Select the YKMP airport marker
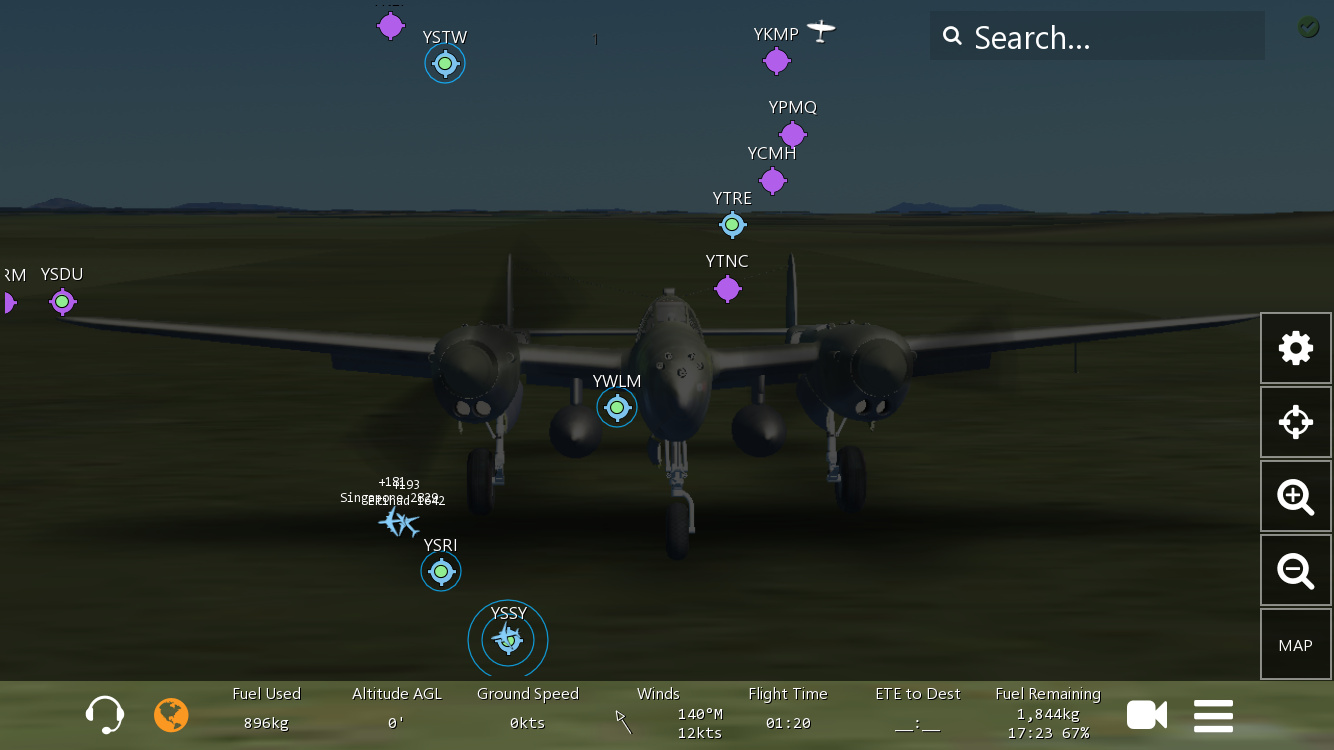This screenshot has width=1334, height=750. click(776, 61)
